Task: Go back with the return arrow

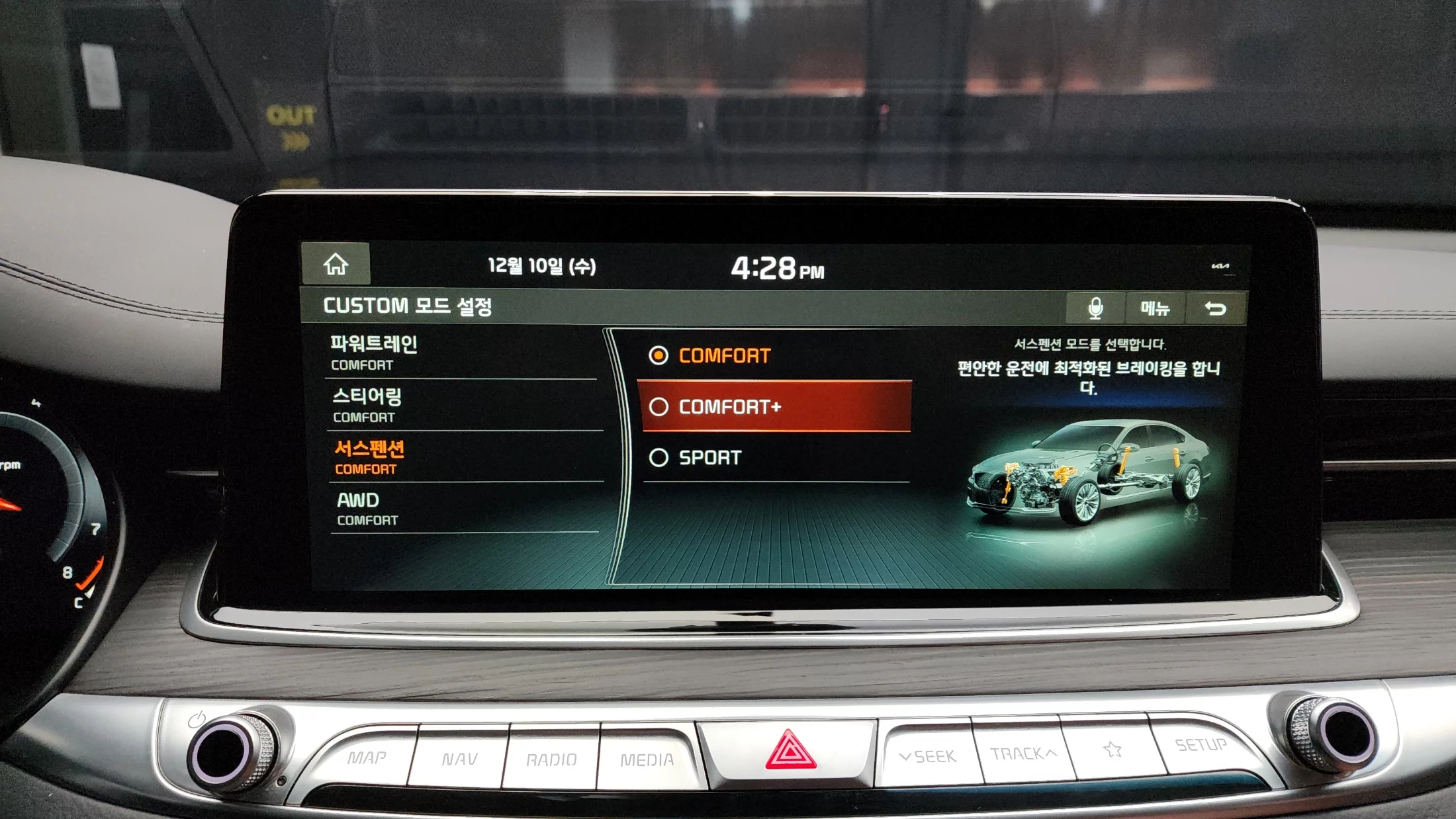Action: coord(1215,308)
